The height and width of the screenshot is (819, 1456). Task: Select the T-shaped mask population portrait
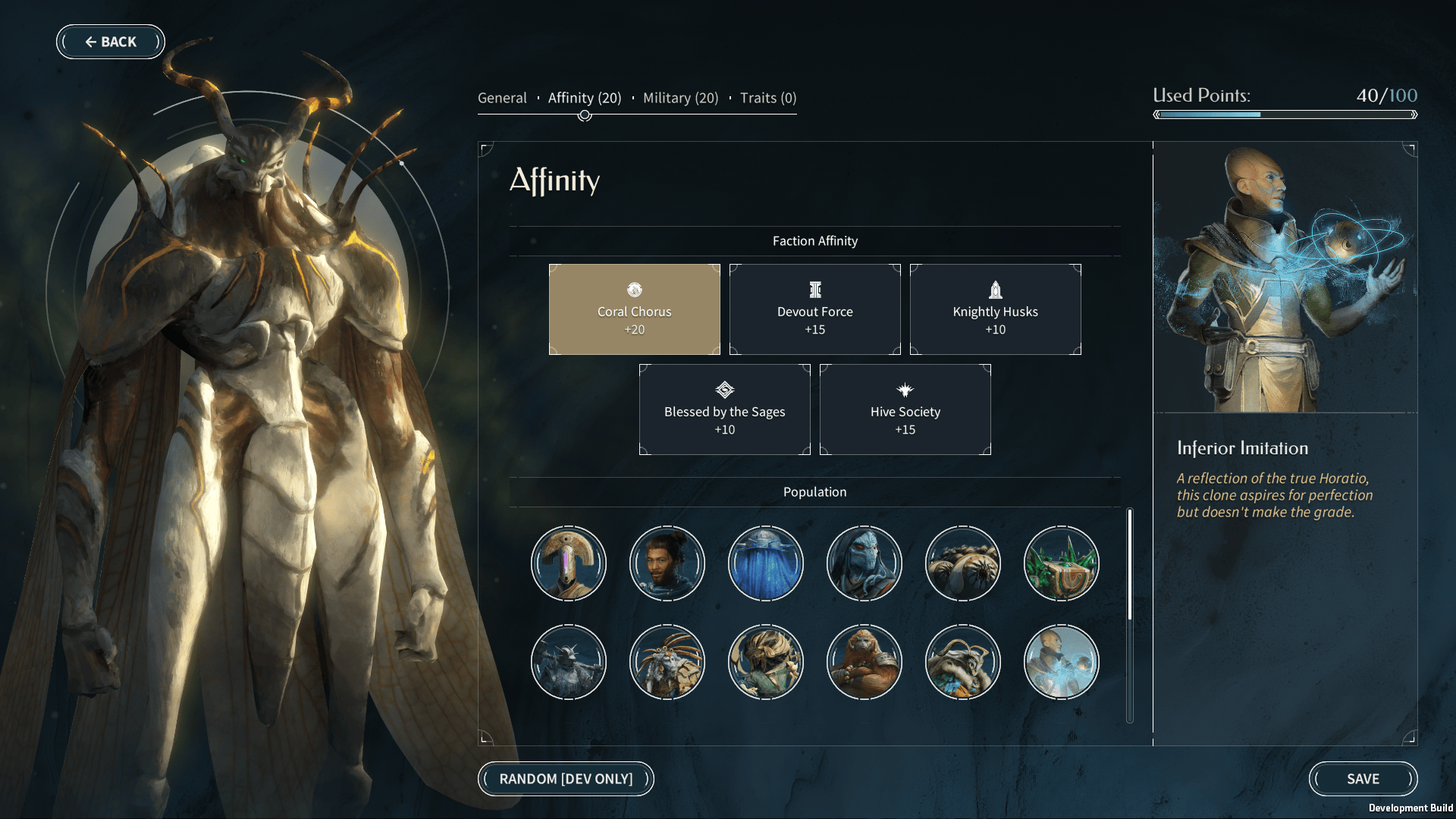click(x=569, y=563)
